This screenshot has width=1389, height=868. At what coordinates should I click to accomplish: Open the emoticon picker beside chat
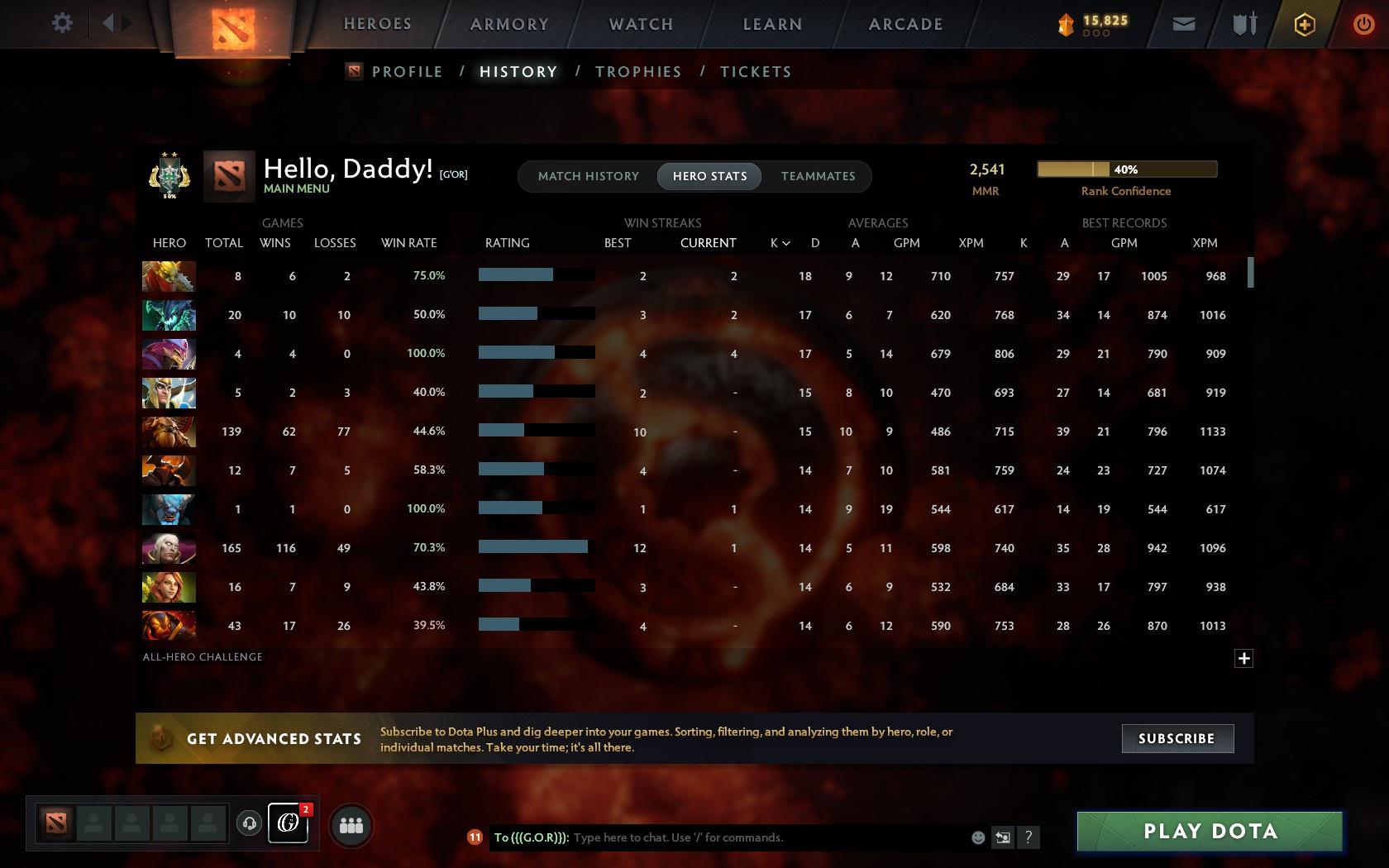(x=978, y=837)
